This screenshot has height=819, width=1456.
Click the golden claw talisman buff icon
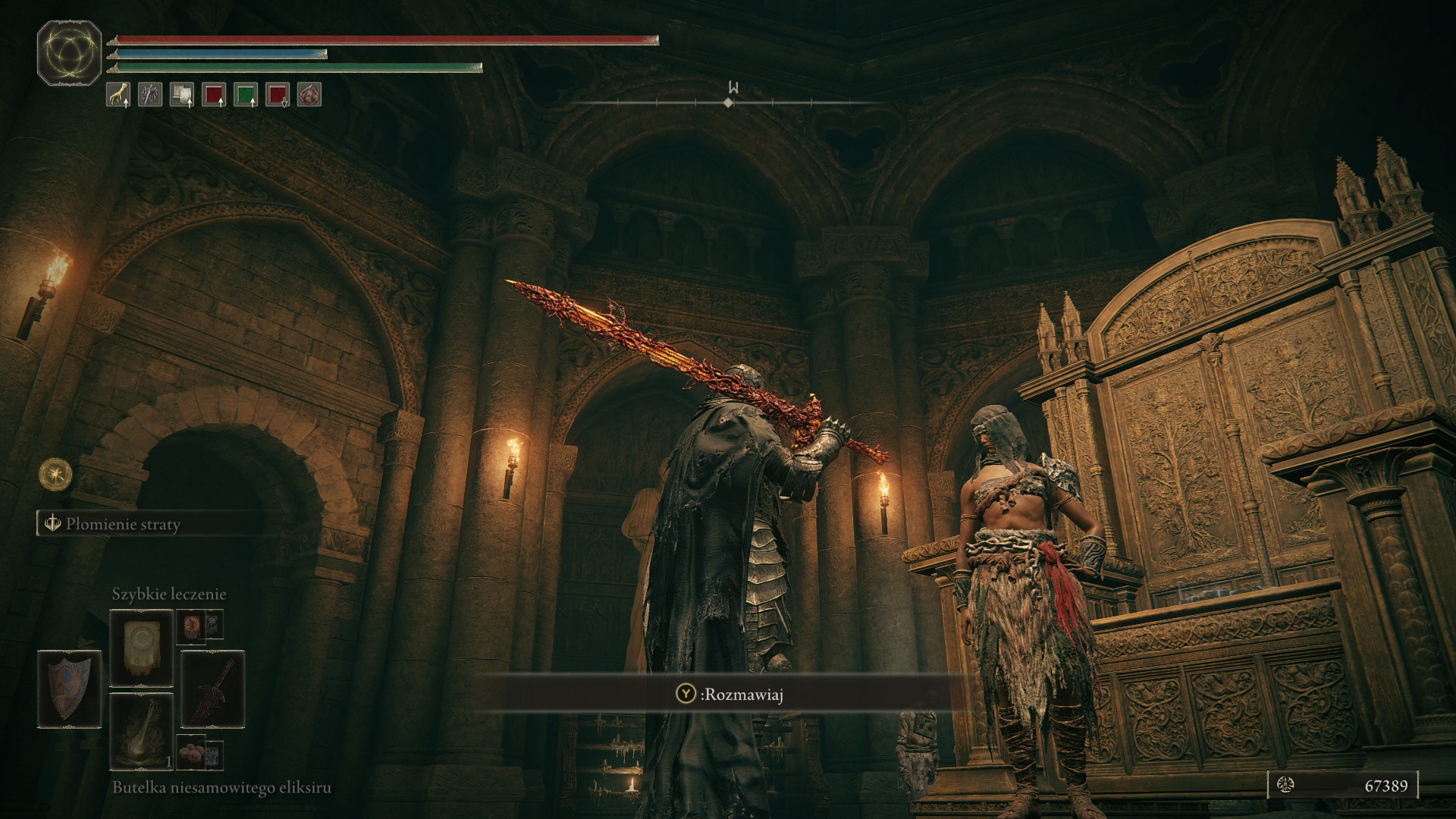118,95
